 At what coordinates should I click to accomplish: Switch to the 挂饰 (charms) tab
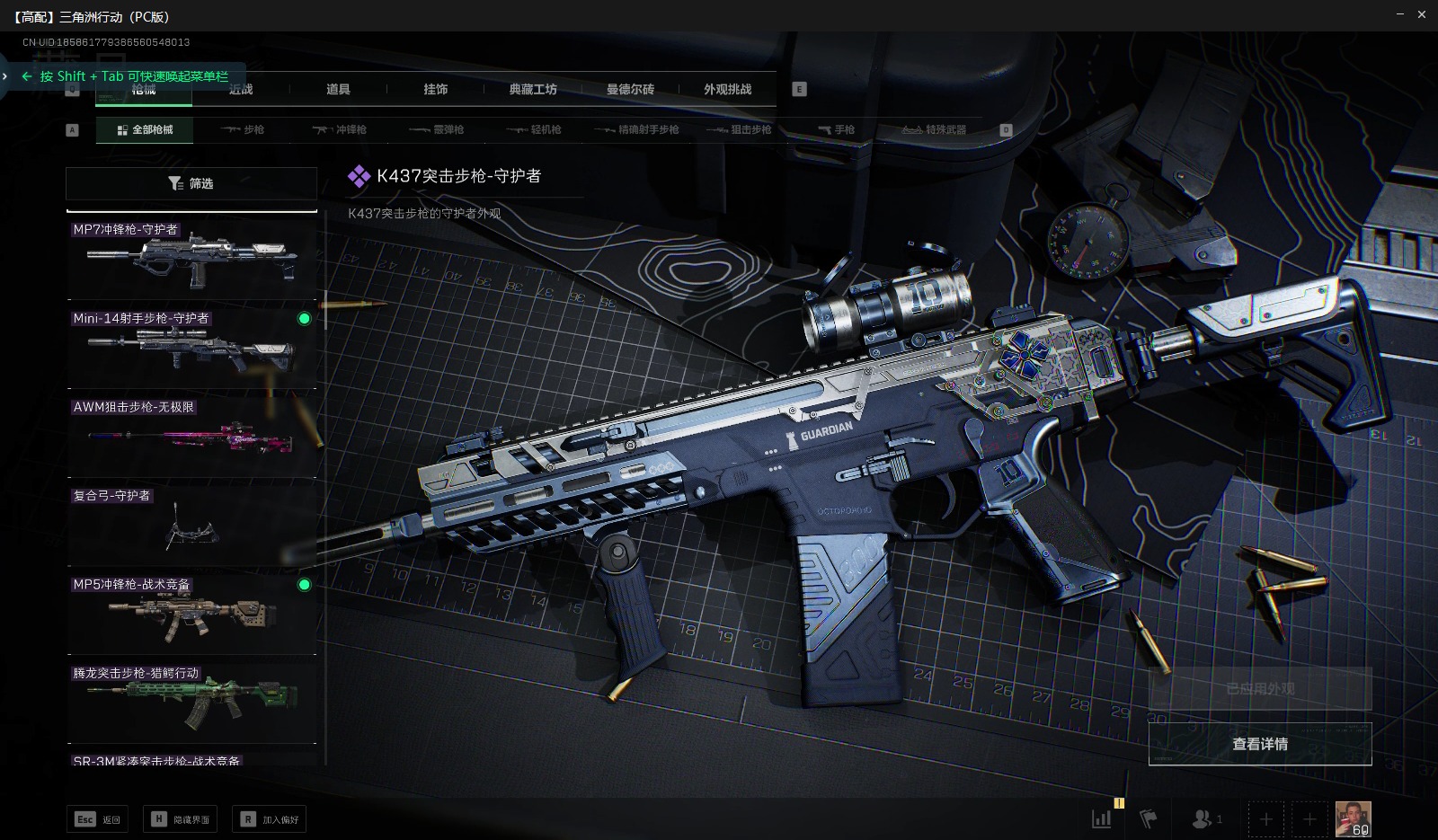tap(436, 89)
